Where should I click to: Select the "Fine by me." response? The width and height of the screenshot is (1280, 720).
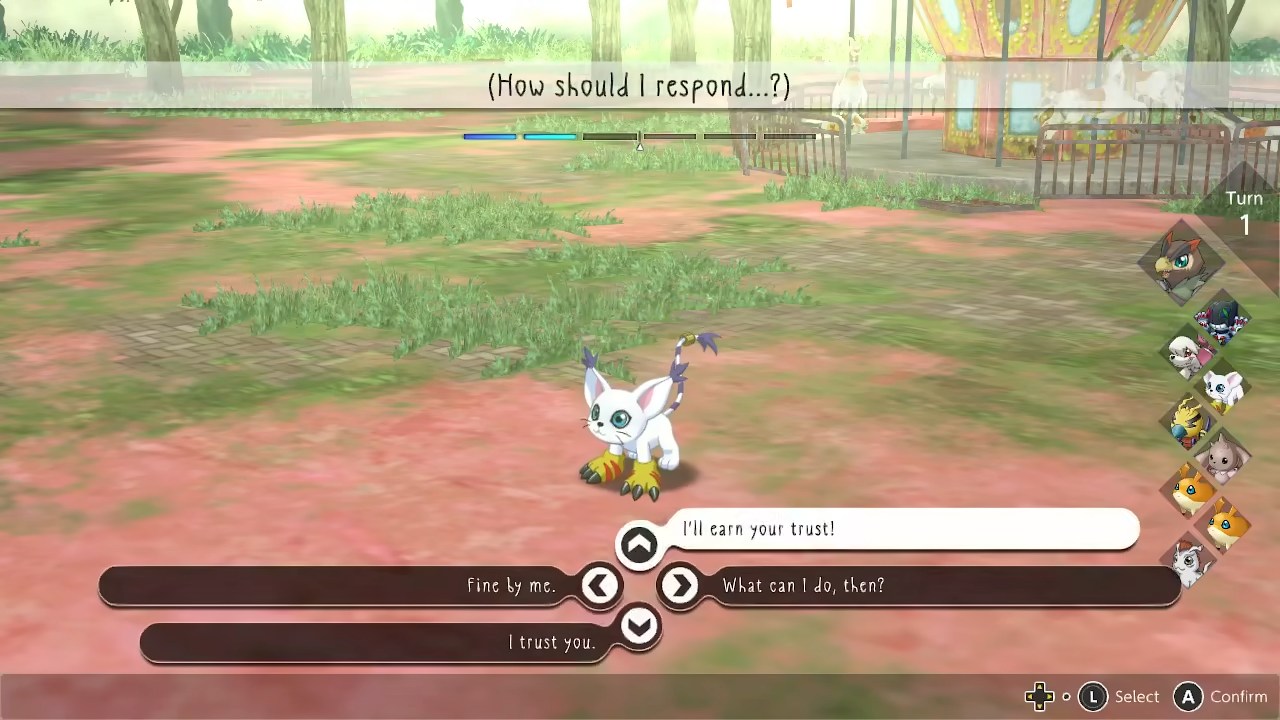511,586
